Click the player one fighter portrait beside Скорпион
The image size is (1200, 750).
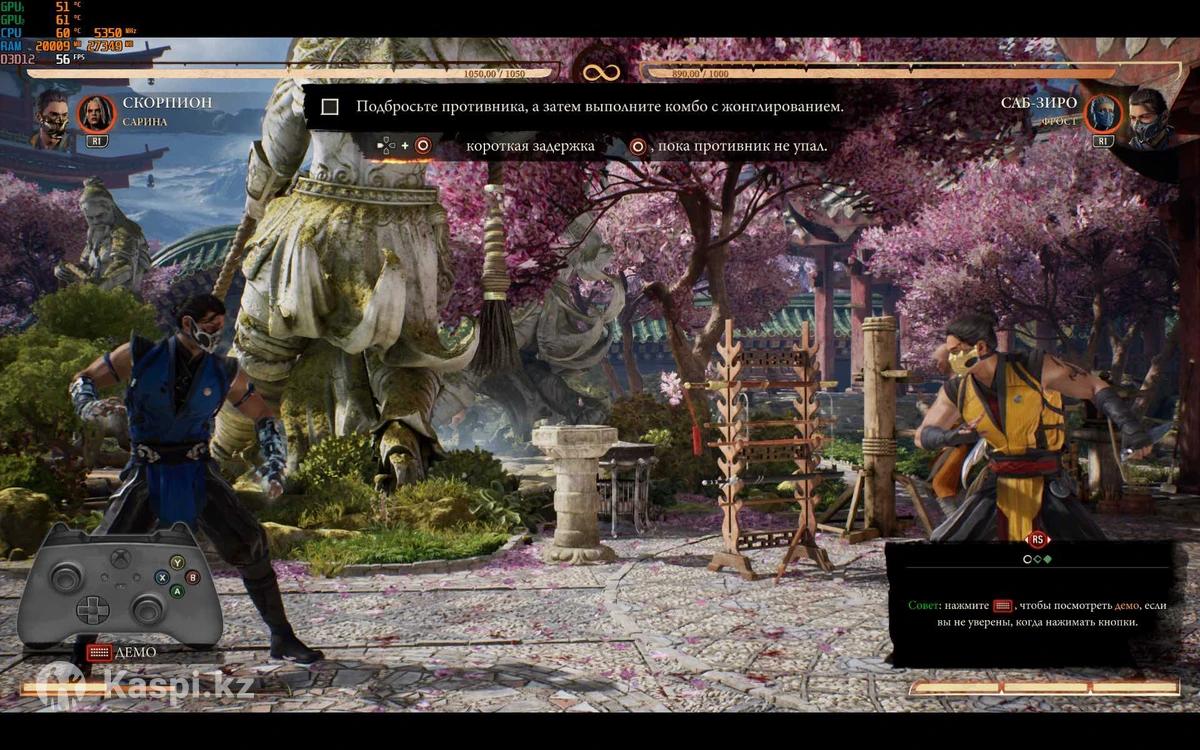(x=52, y=117)
